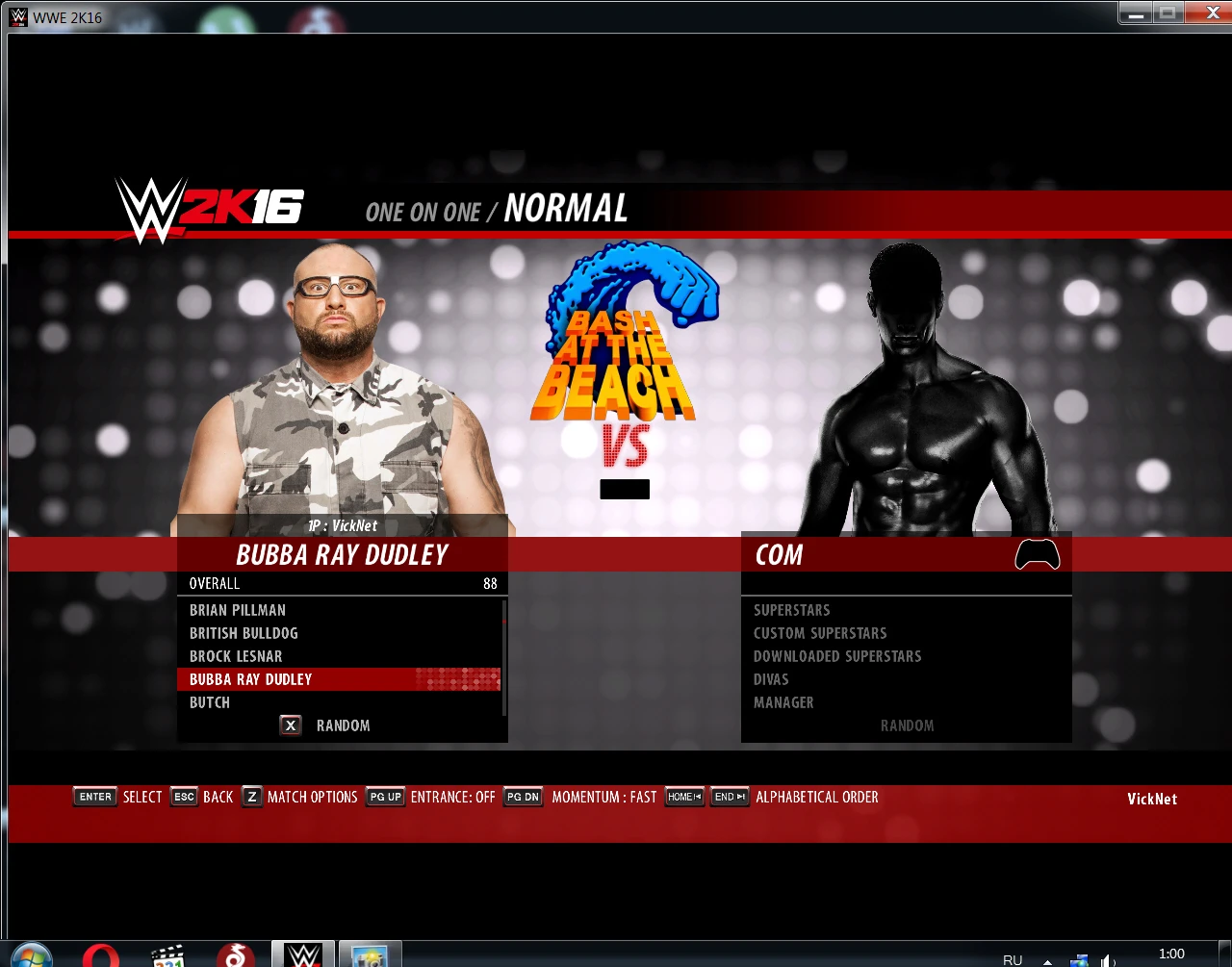Click the ENTER Select key icon

[94, 796]
